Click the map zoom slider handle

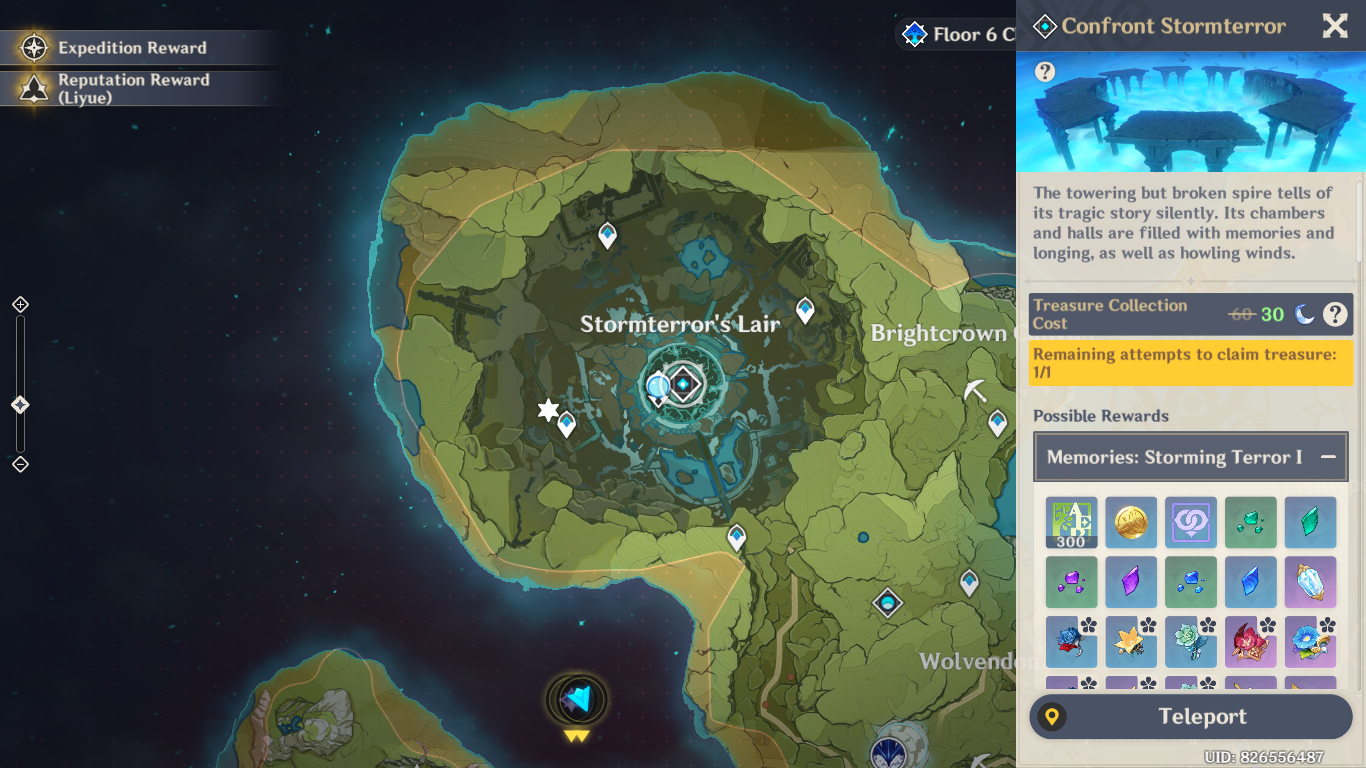pos(20,405)
